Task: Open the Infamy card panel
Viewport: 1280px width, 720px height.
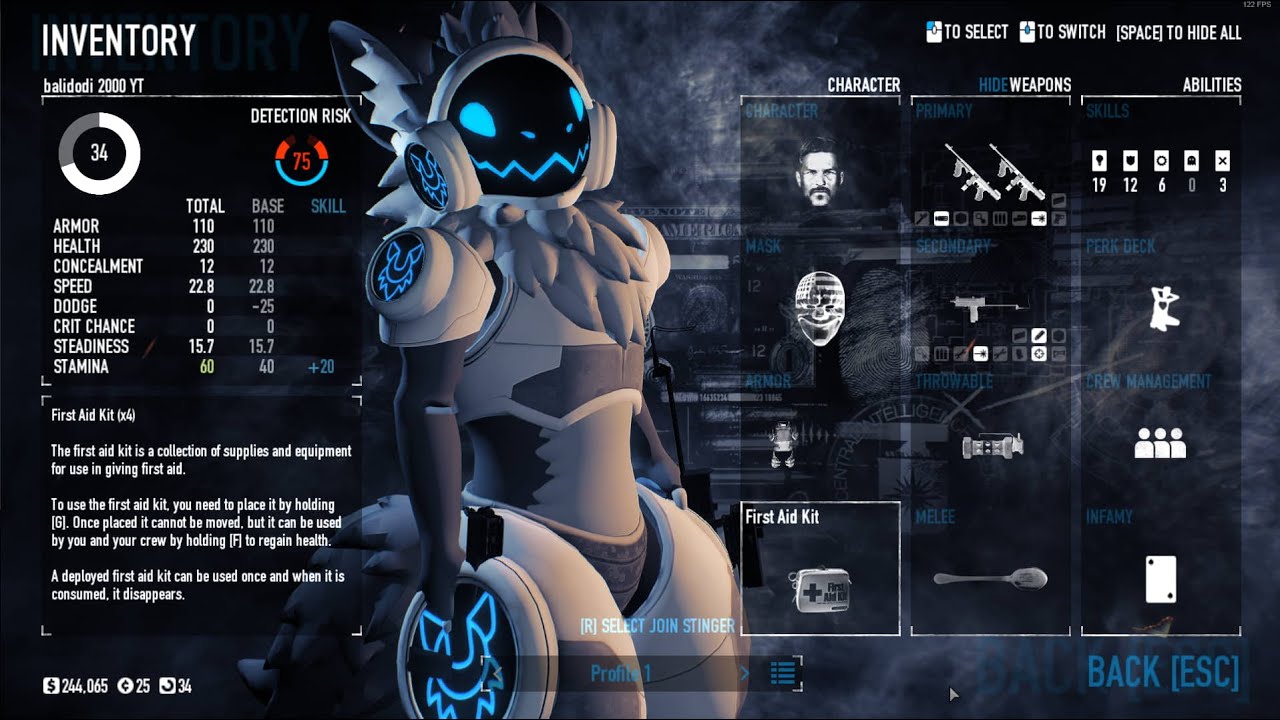Action: point(1161,577)
